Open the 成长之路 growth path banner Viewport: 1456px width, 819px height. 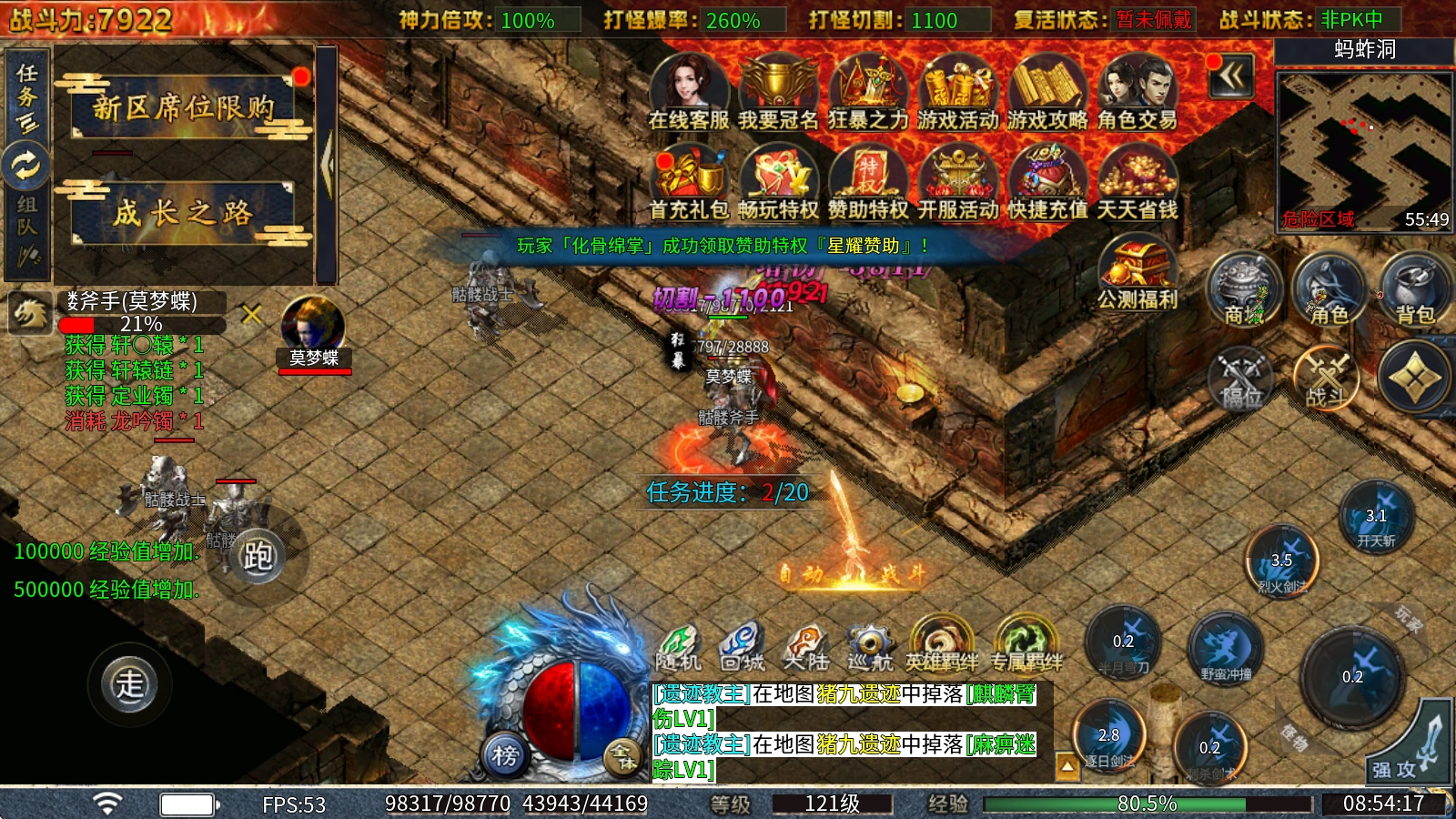(x=184, y=213)
